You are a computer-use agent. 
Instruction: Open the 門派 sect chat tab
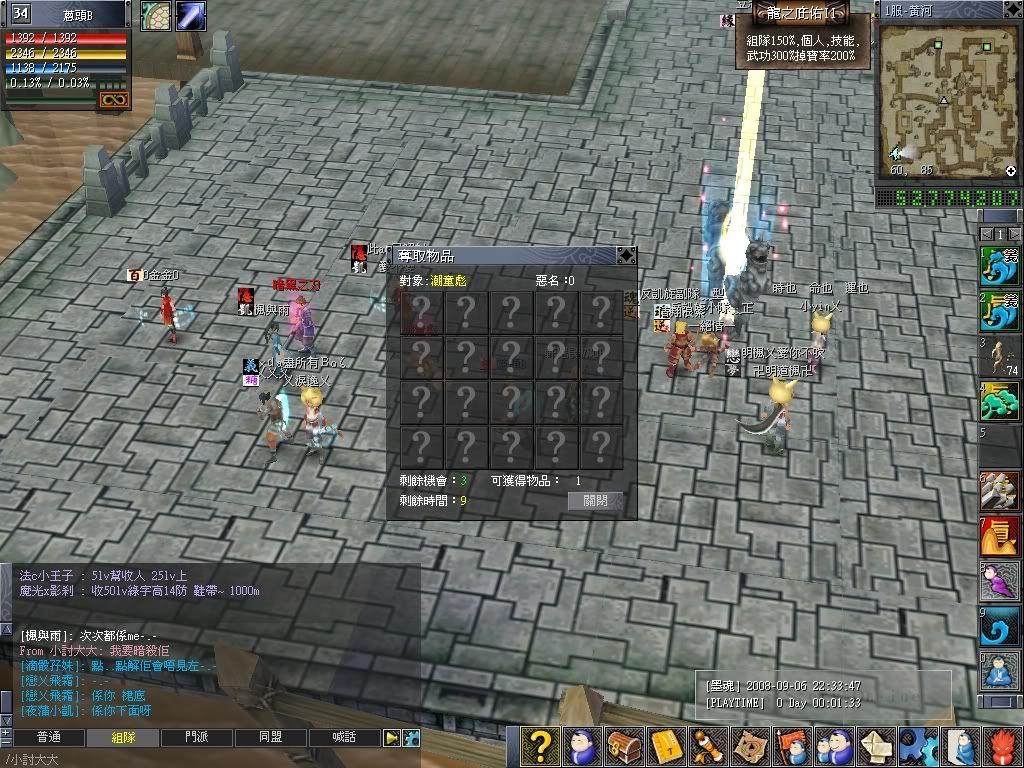click(x=198, y=737)
